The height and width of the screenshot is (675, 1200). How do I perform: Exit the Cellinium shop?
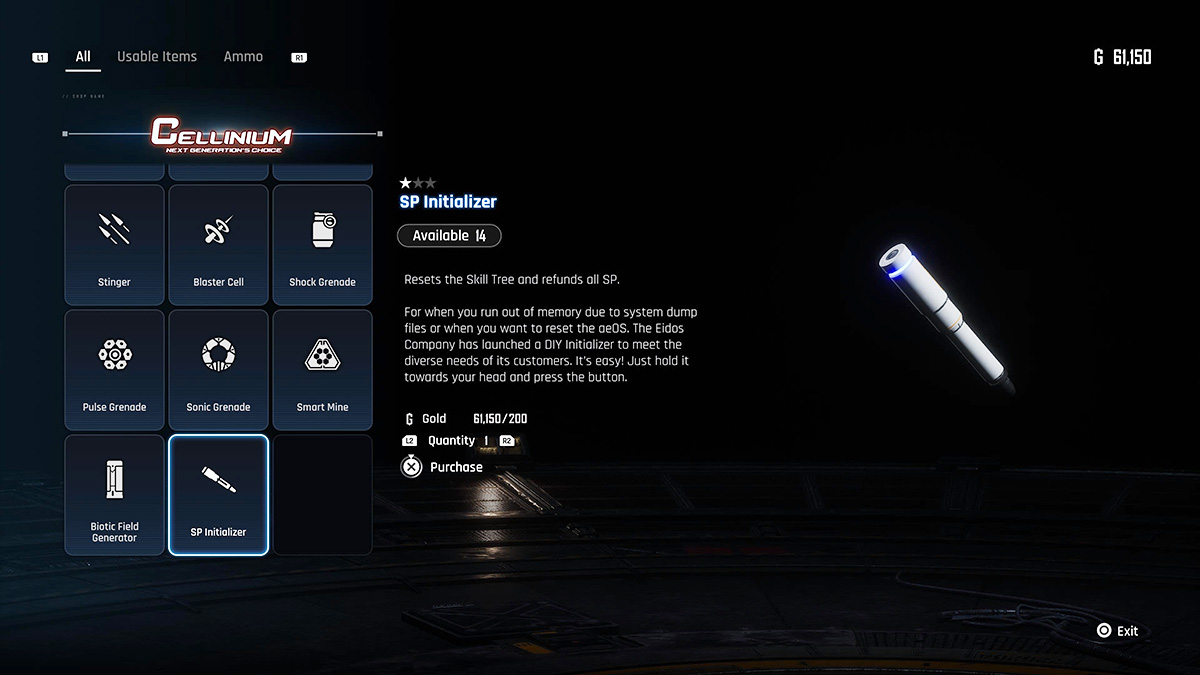tap(1117, 631)
